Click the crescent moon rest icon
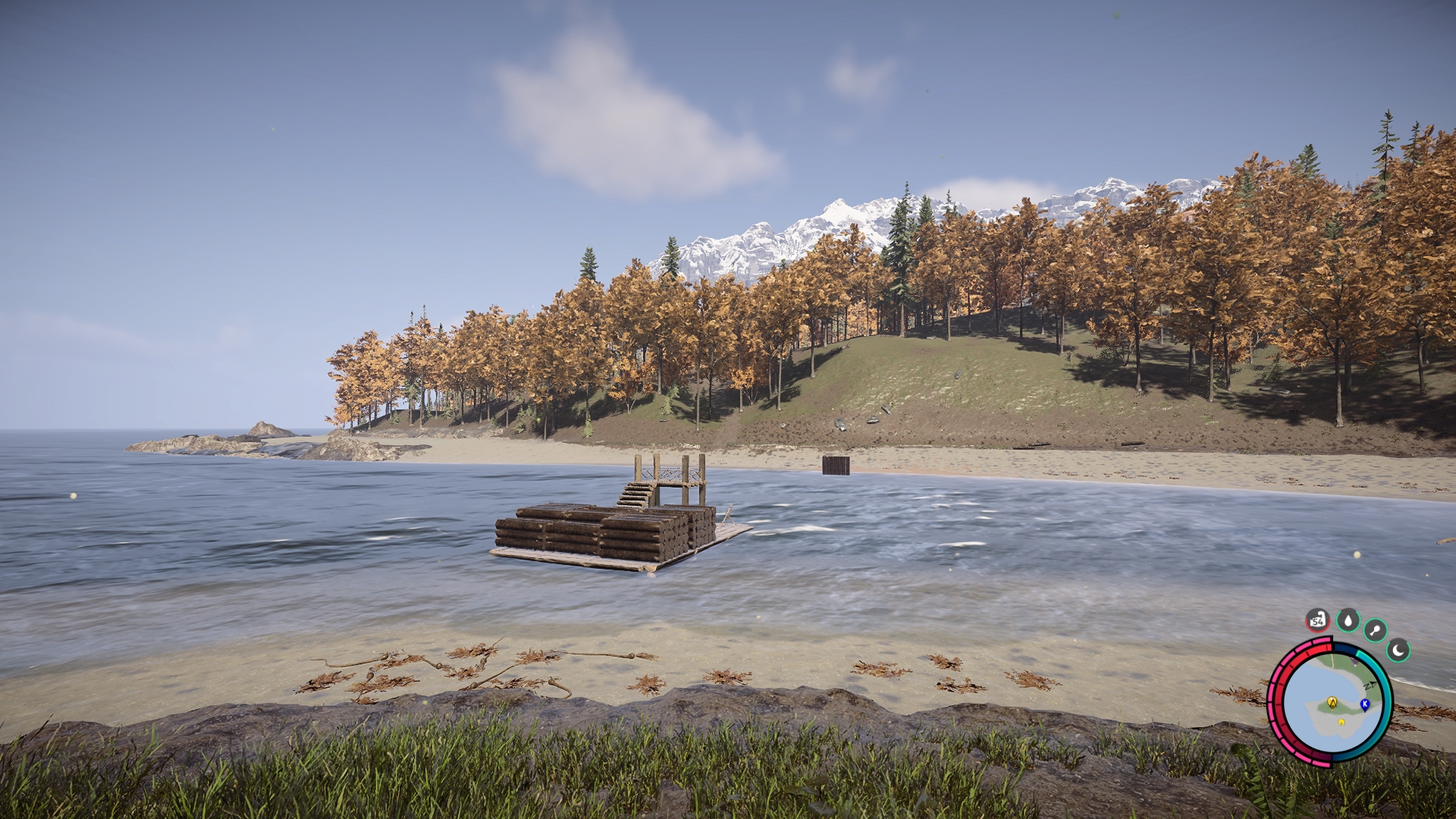The width and height of the screenshot is (1456, 819). [x=1398, y=650]
